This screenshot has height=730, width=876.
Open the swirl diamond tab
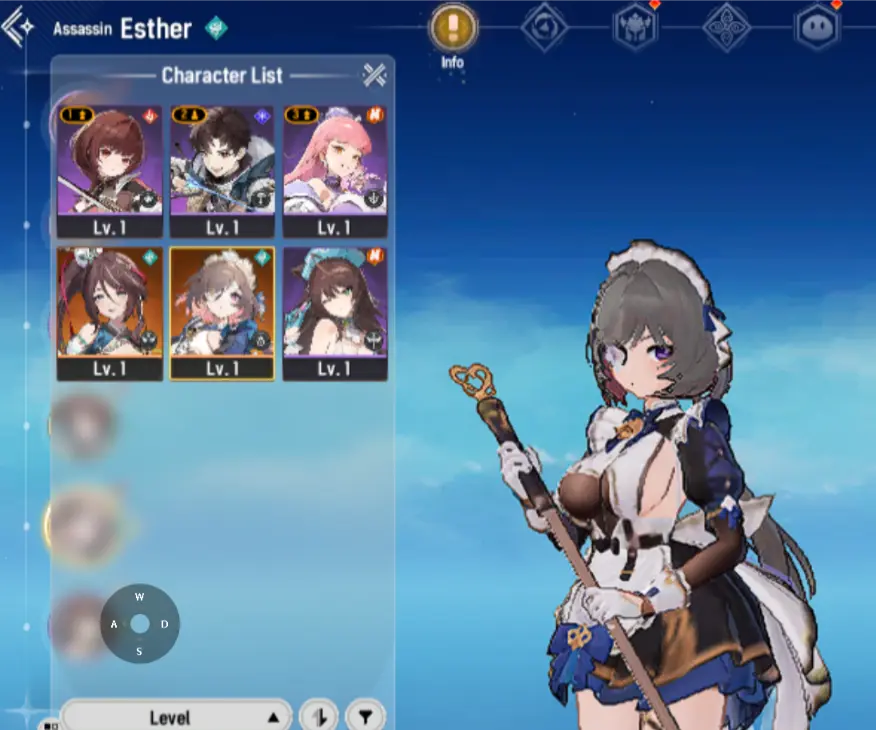543,27
